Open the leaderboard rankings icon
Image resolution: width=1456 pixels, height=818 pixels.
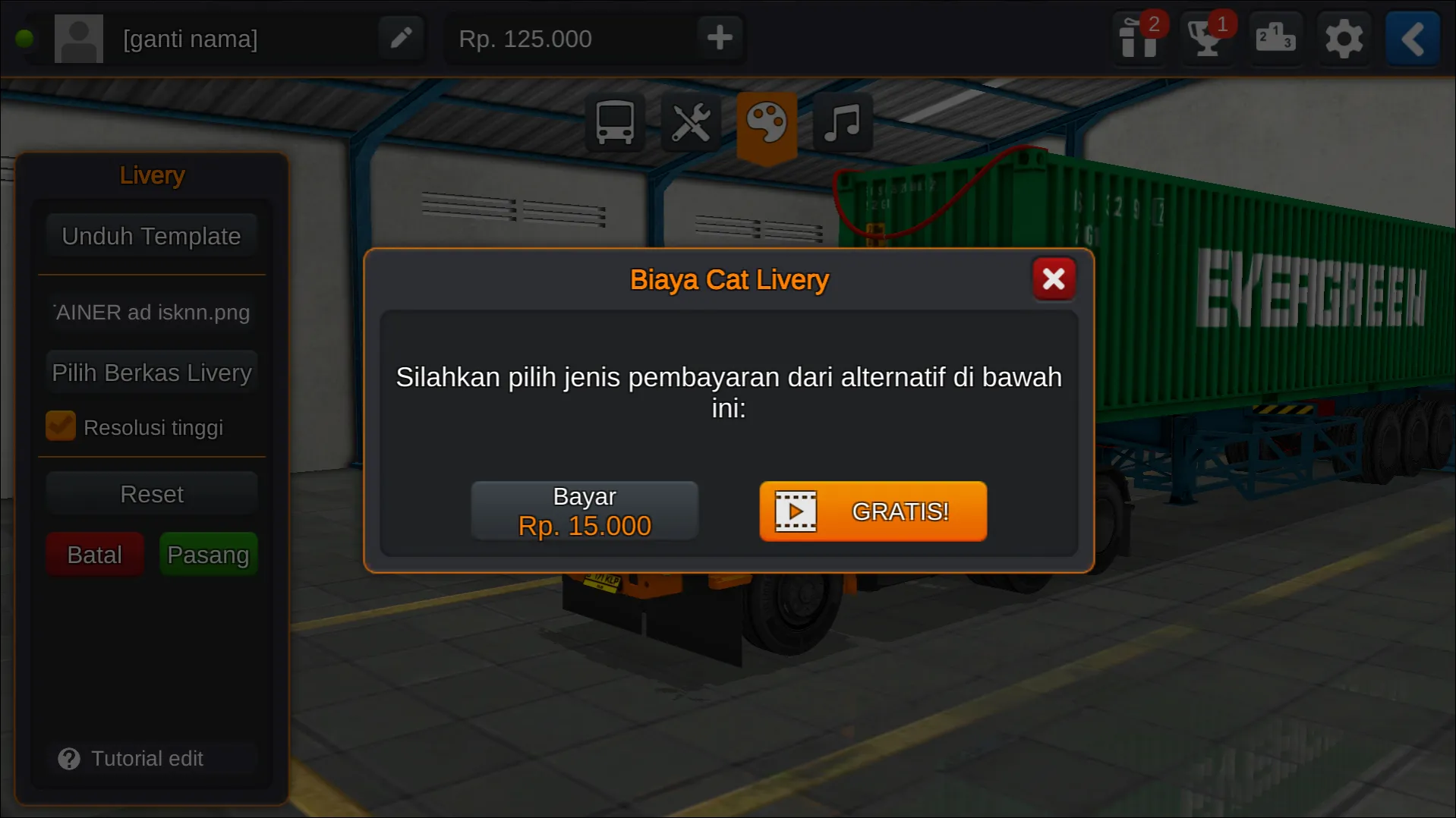[1275, 38]
